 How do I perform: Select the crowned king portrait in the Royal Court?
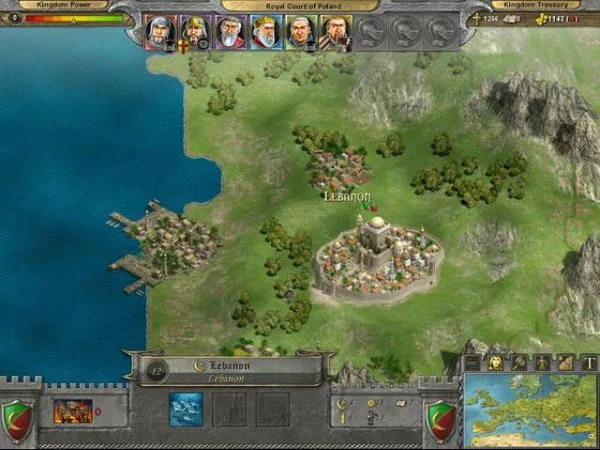[x=265, y=31]
